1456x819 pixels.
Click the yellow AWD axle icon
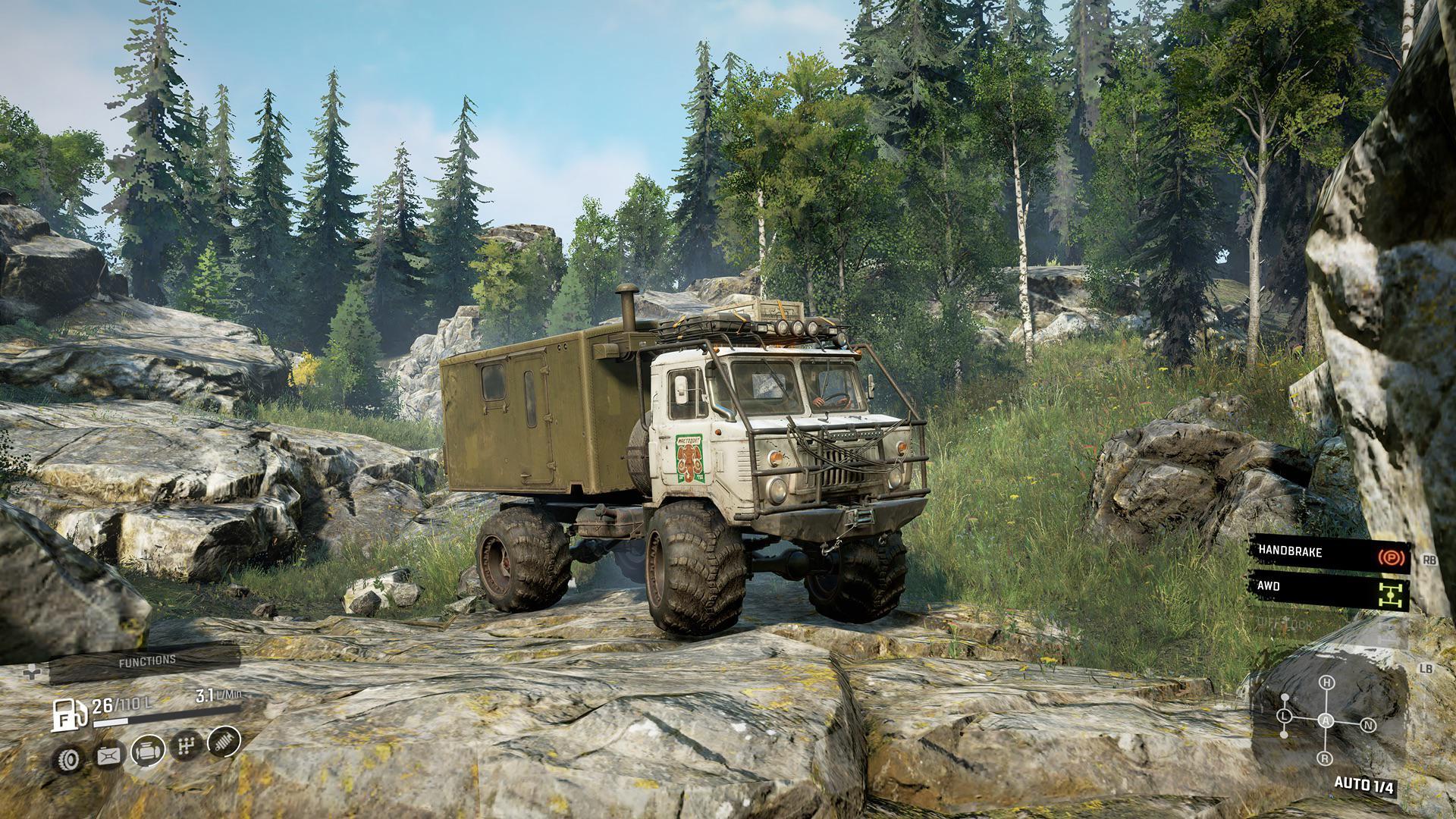pos(1391,595)
